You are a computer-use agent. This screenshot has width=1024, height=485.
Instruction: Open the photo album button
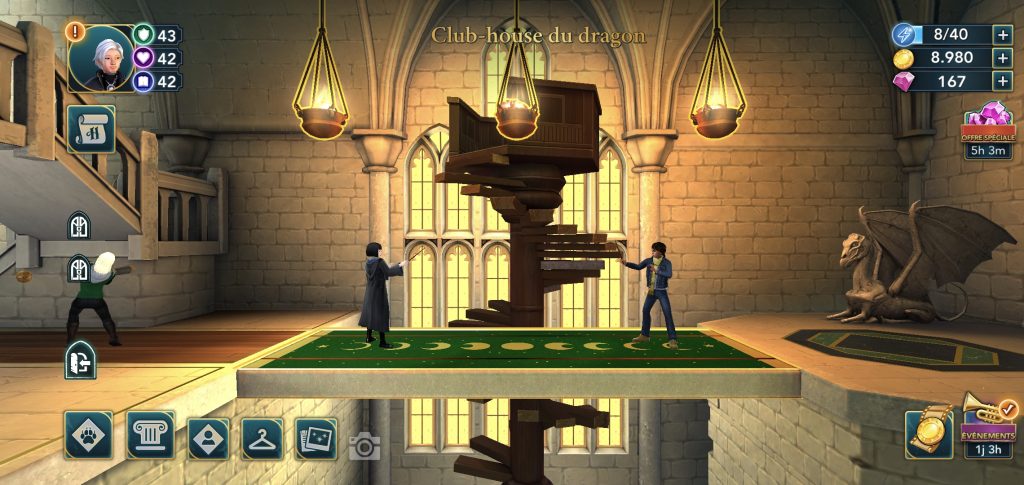[316, 438]
